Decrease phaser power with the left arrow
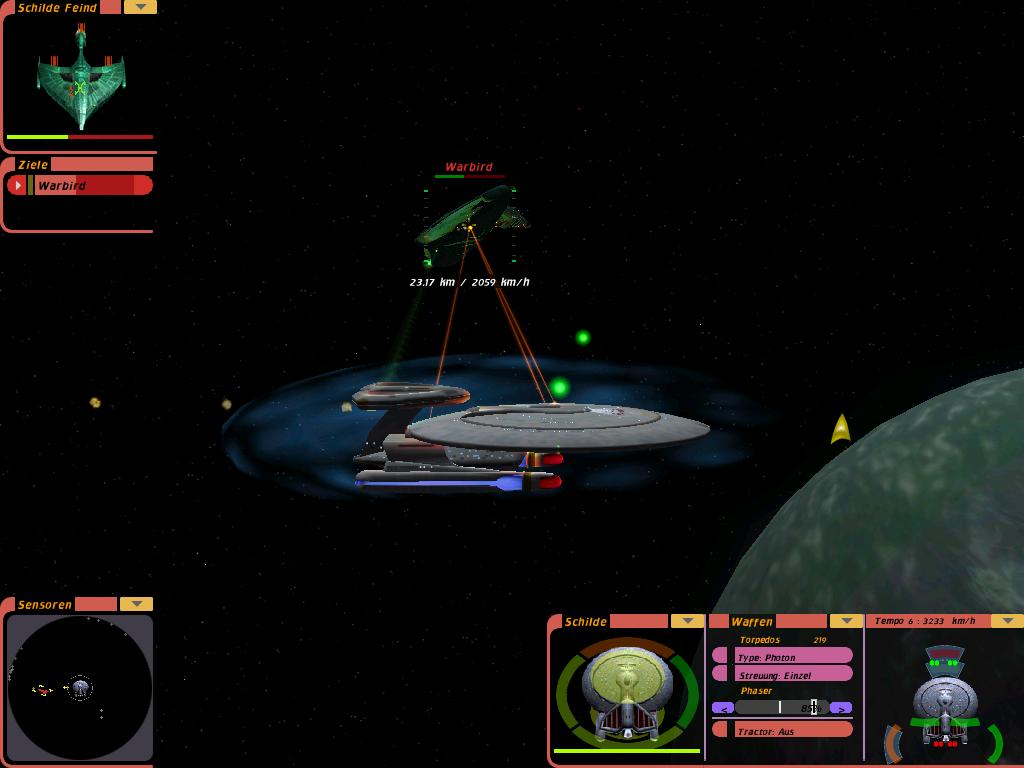Viewport: 1024px width, 768px height. coord(721,708)
